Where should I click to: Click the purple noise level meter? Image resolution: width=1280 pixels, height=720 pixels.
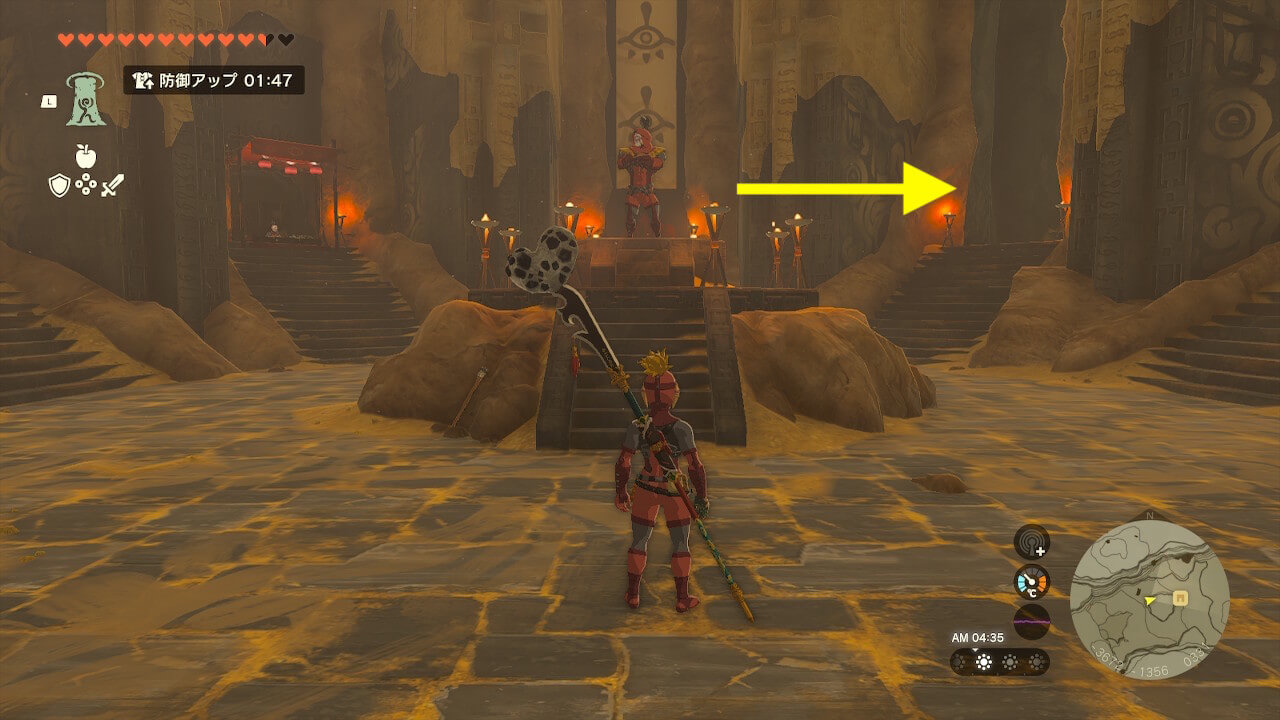pos(1031,621)
